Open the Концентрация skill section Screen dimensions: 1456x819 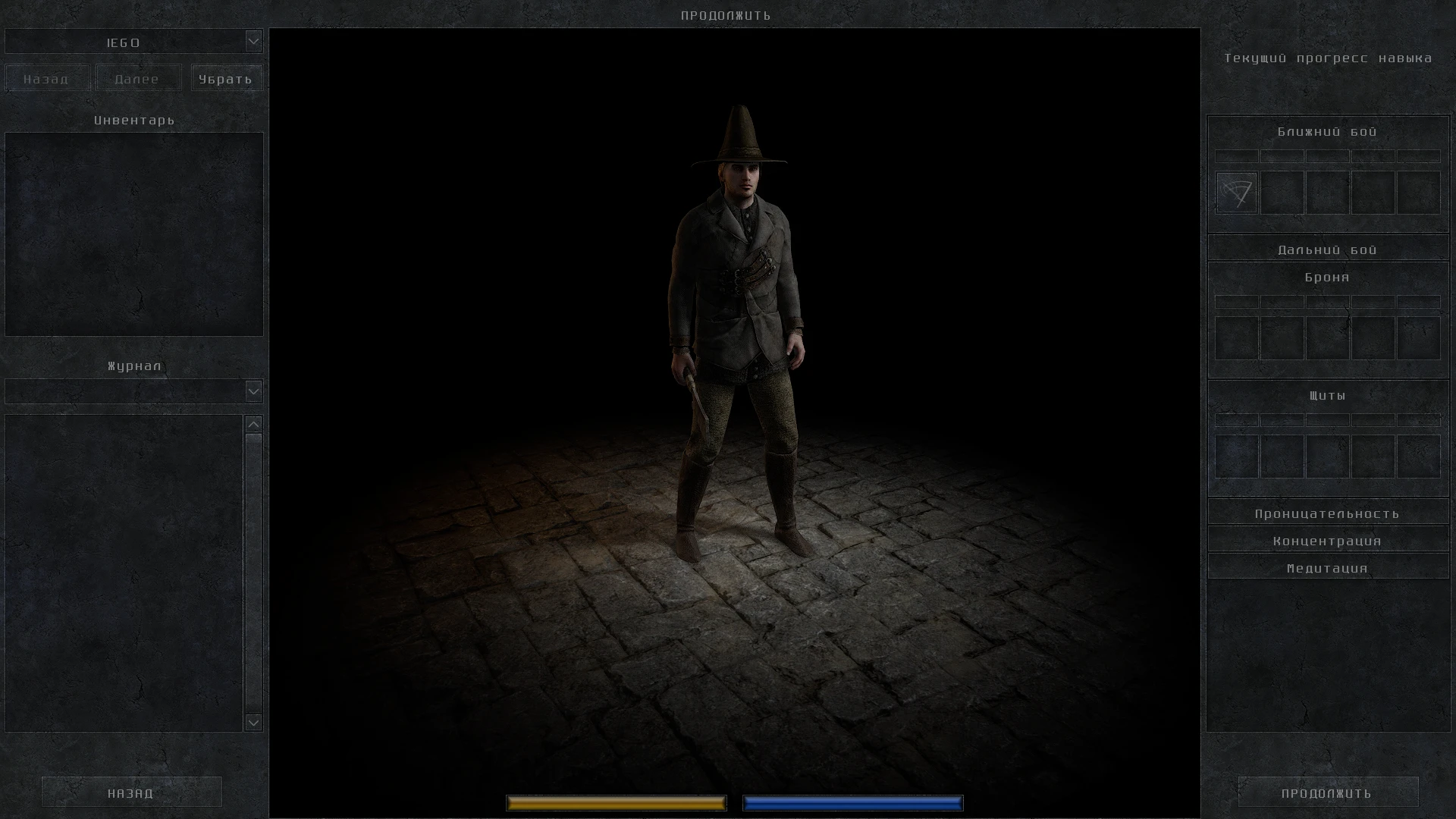tap(1327, 540)
